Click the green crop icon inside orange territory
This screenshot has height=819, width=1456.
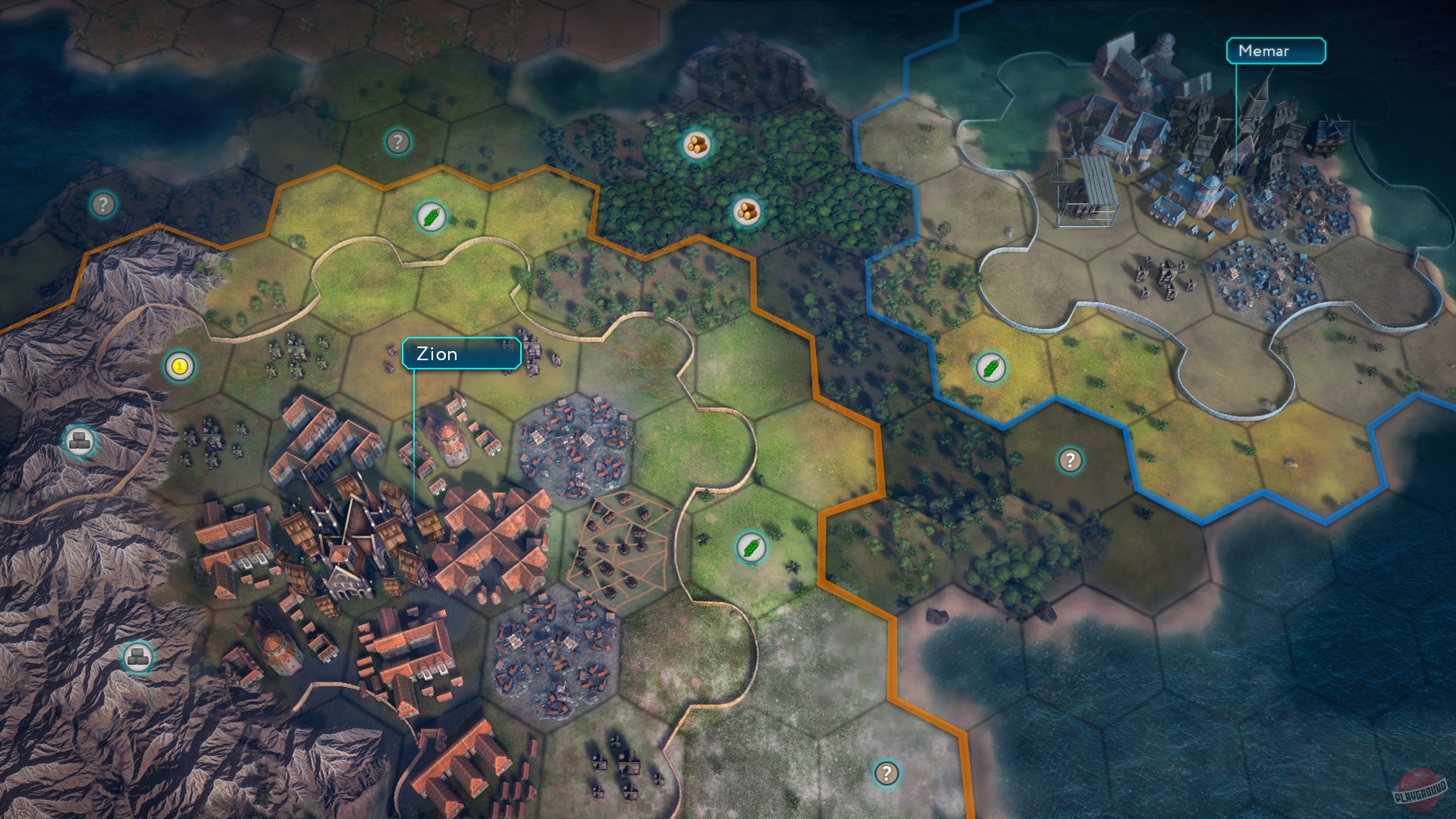click(431, 218)
